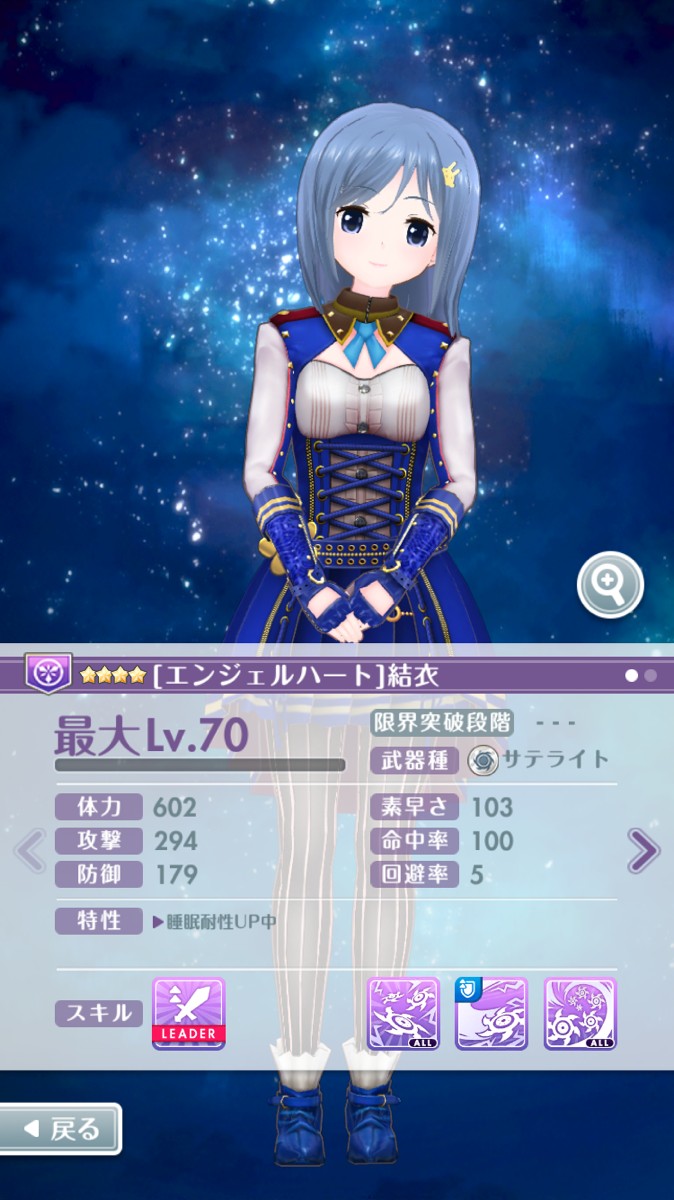
Task: Go back with the 戻る button
Action: tap(61, 1129)
